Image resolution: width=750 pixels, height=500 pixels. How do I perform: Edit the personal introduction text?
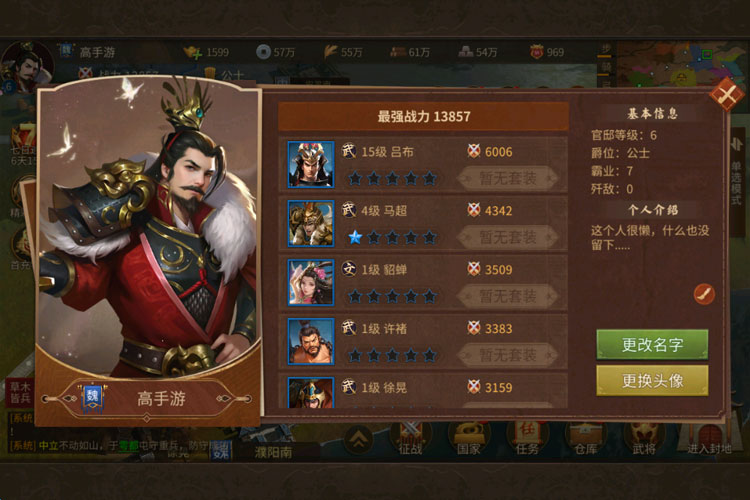click(x=704, y=293)
